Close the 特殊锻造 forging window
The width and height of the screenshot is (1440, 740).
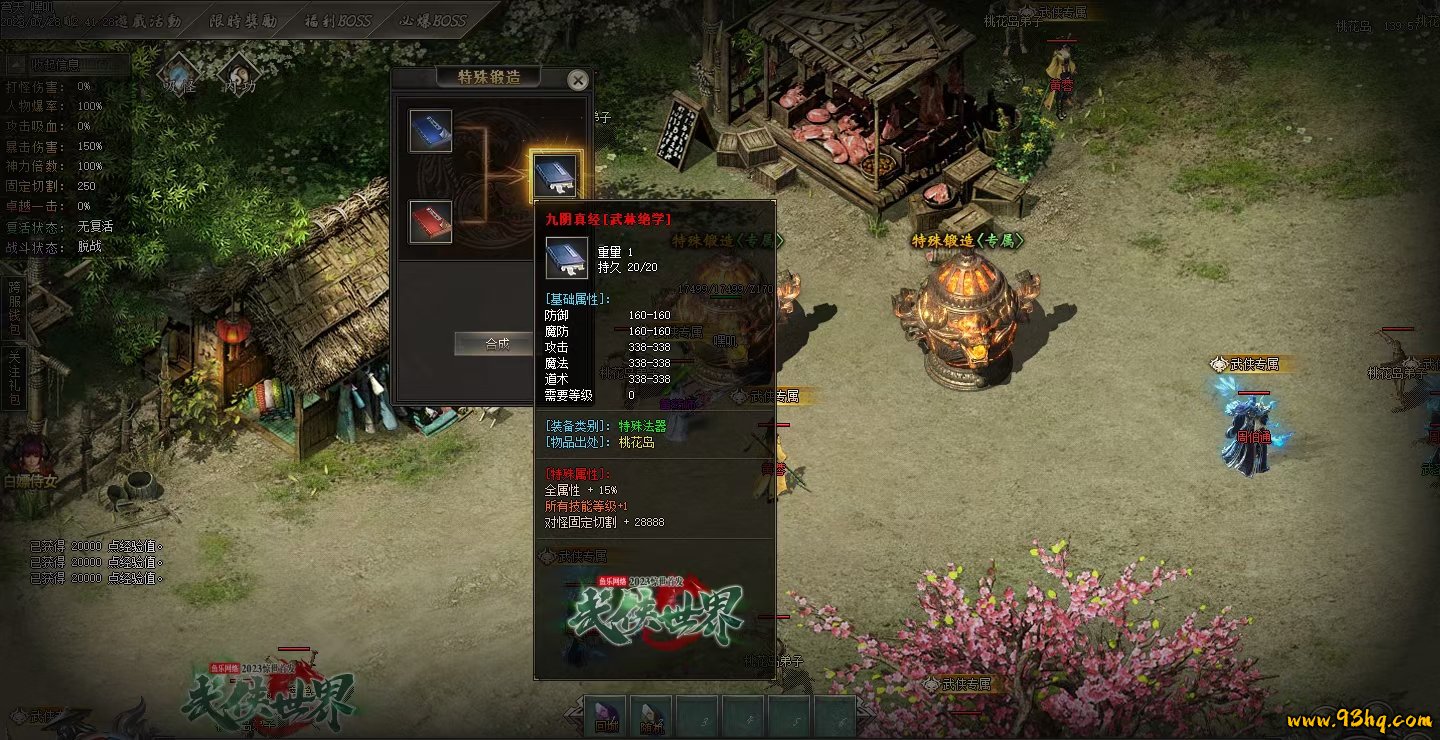click(577, 80)
